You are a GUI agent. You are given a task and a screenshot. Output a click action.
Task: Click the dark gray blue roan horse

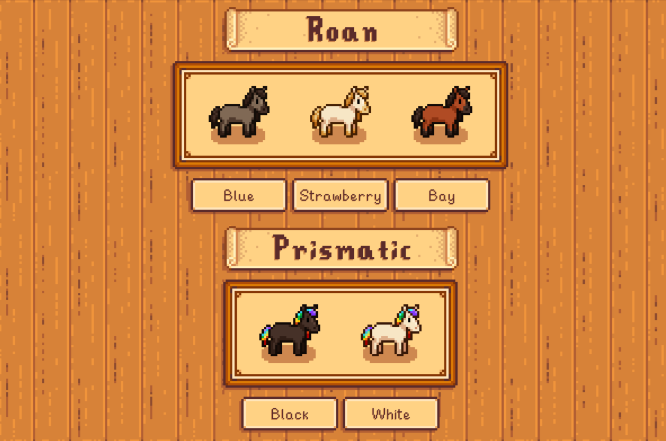click(239, 112)
